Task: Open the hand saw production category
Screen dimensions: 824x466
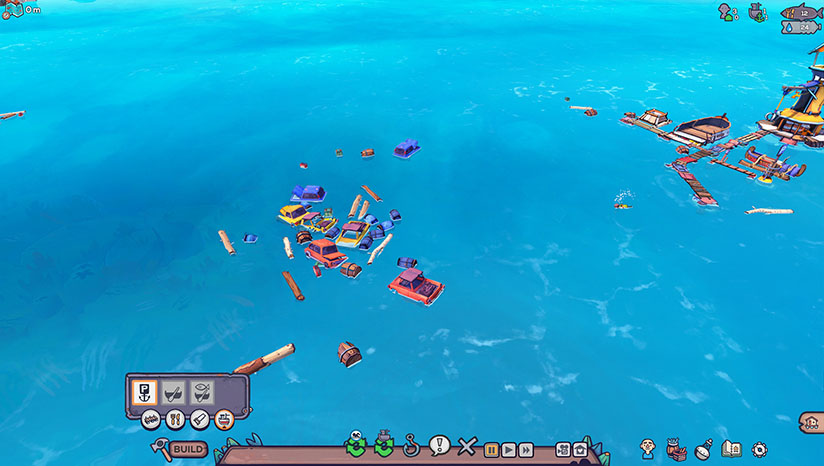Action: pos(199,419)
